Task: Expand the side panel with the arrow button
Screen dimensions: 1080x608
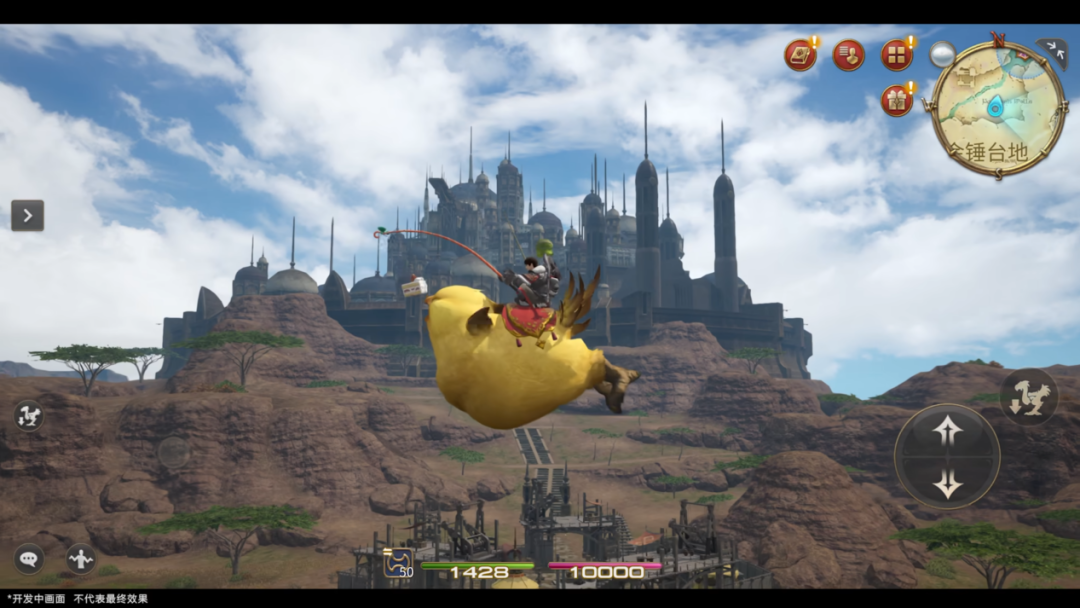Action: pyautogui.click(x=27, y=215)
